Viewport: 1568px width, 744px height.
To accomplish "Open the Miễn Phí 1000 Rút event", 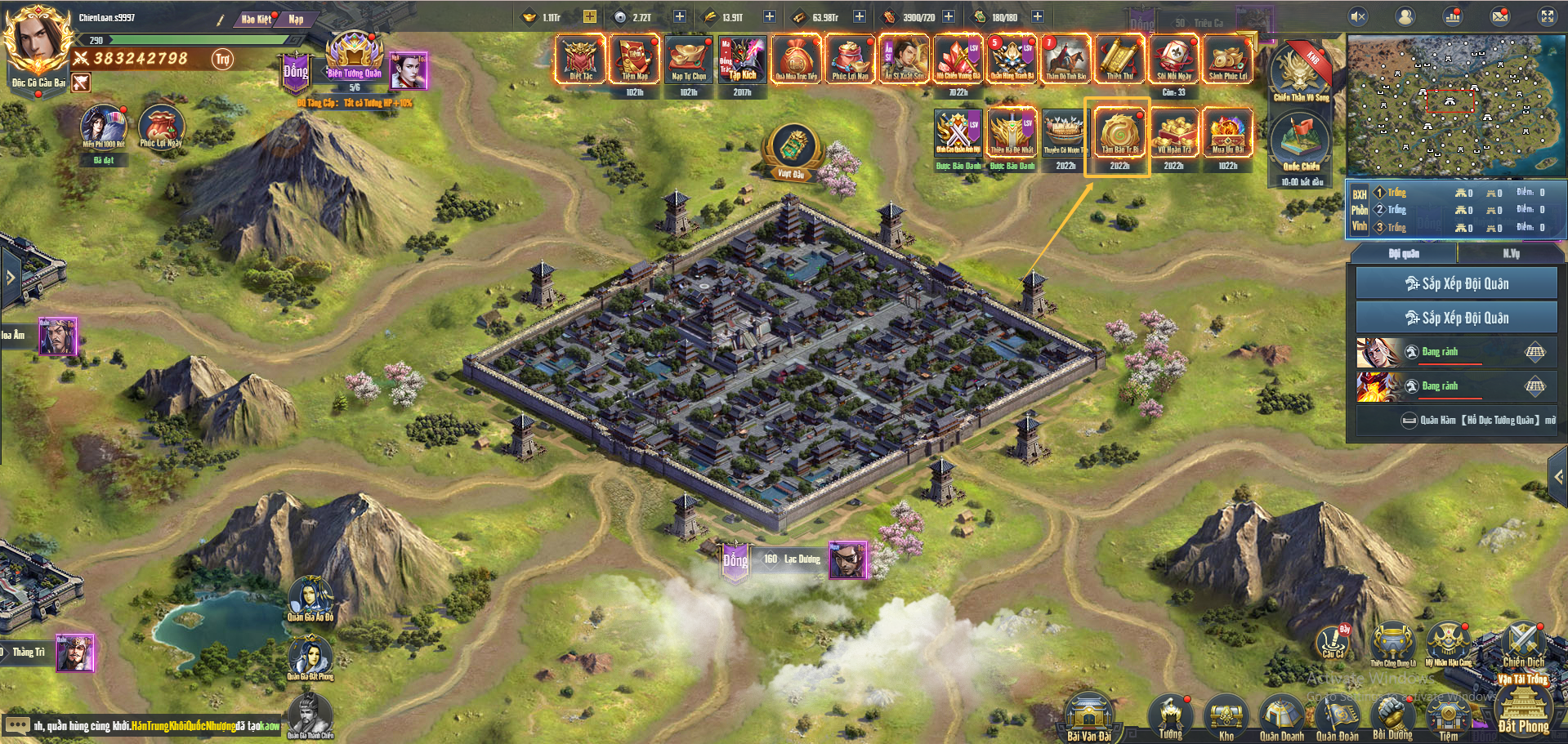I will click(103, 127).
